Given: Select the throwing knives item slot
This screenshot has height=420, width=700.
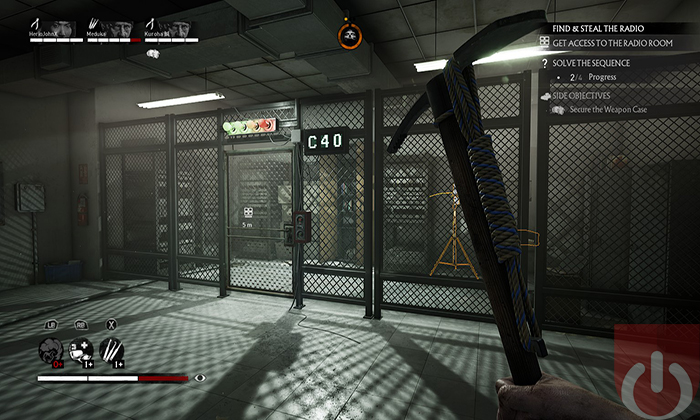Looking at the screenshot, I should (x=112, y=351).
